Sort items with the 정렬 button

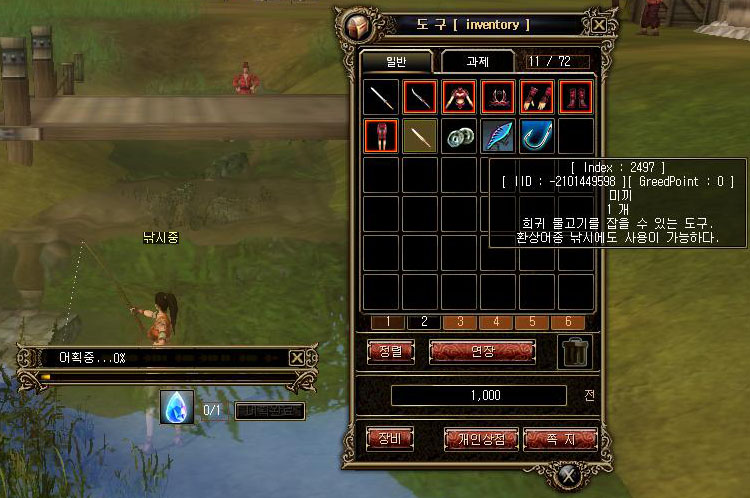point(390,351)
